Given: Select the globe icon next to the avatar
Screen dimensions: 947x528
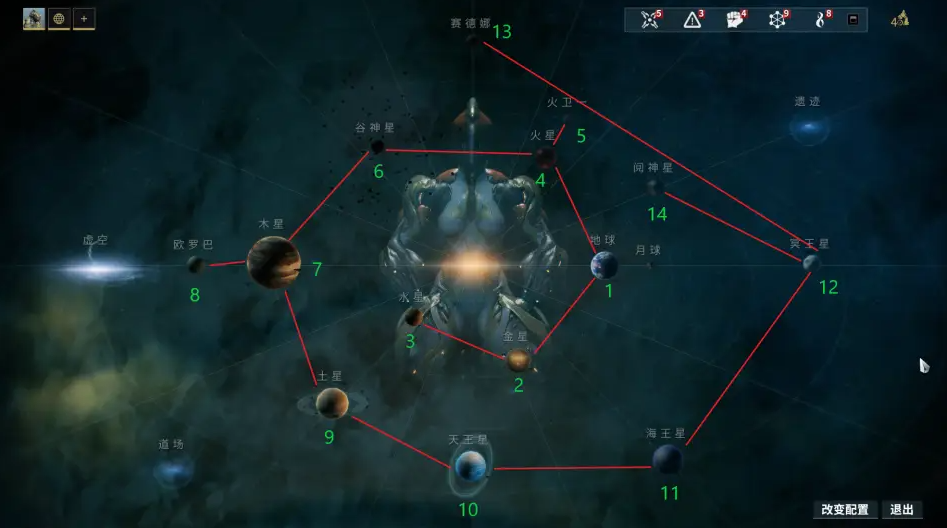Looking at the screenshot, I should [x=59, y=18].
